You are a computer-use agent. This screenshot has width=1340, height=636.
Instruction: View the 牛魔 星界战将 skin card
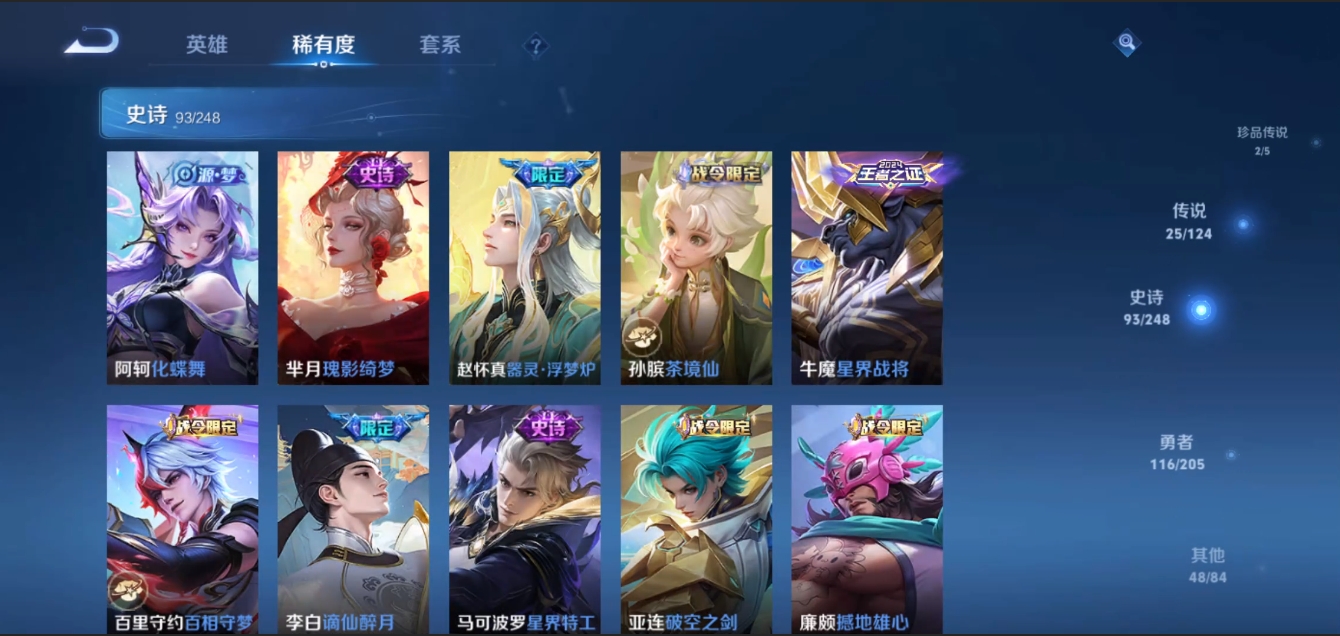(867, 268)
